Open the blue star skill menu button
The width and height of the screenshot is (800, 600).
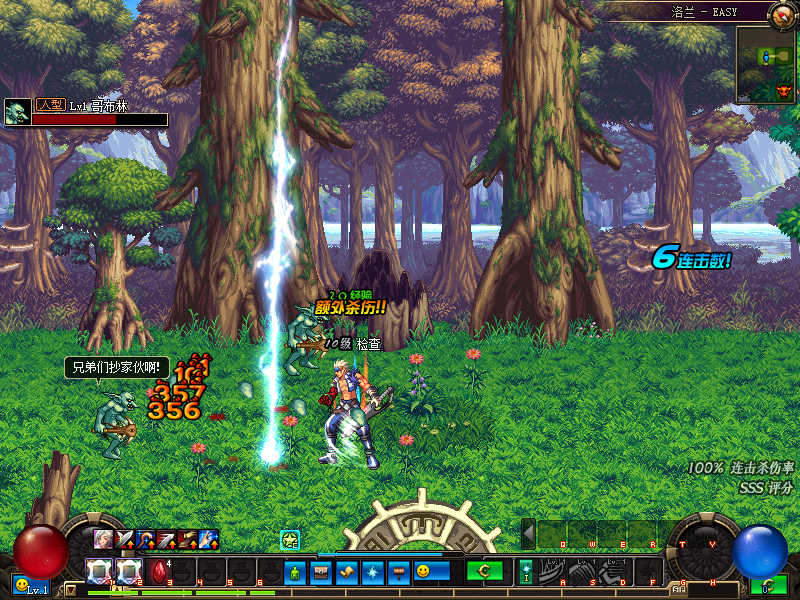(x=372, y=572)
